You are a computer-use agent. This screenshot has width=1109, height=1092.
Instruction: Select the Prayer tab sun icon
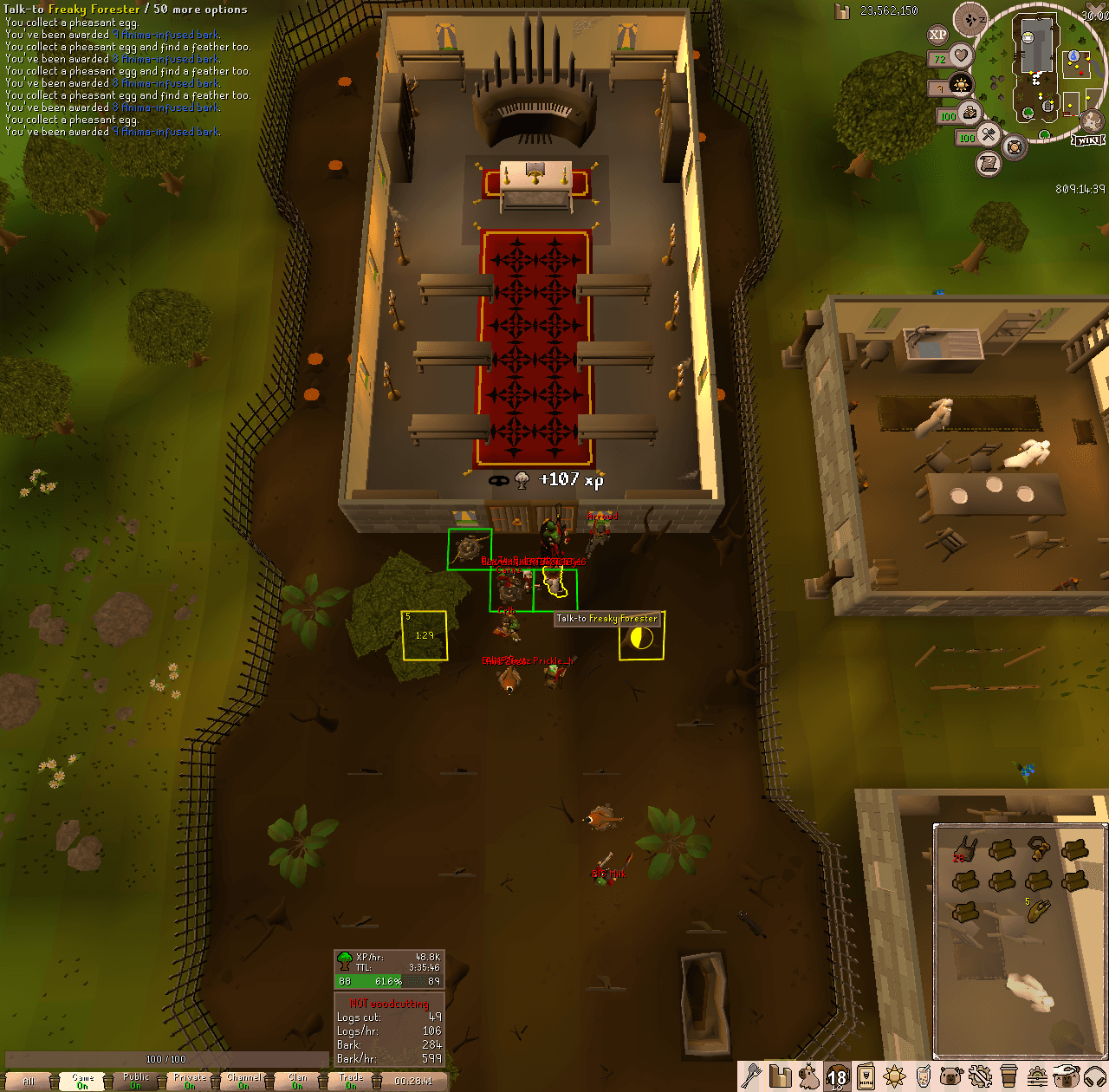pos(893,1079)
